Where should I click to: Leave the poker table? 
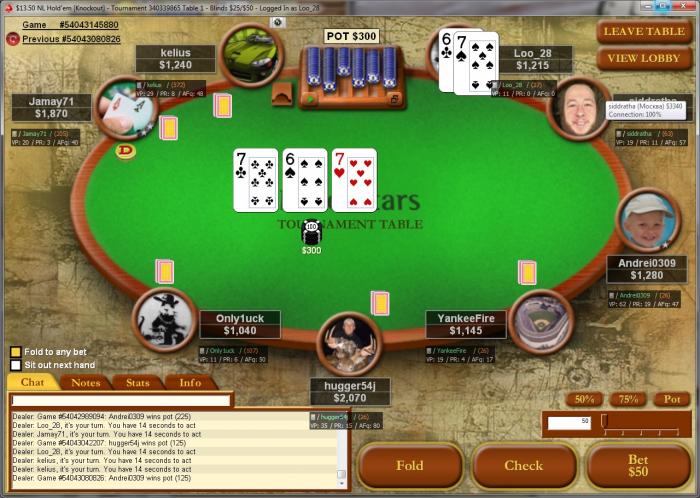click(x=644, y=31)
